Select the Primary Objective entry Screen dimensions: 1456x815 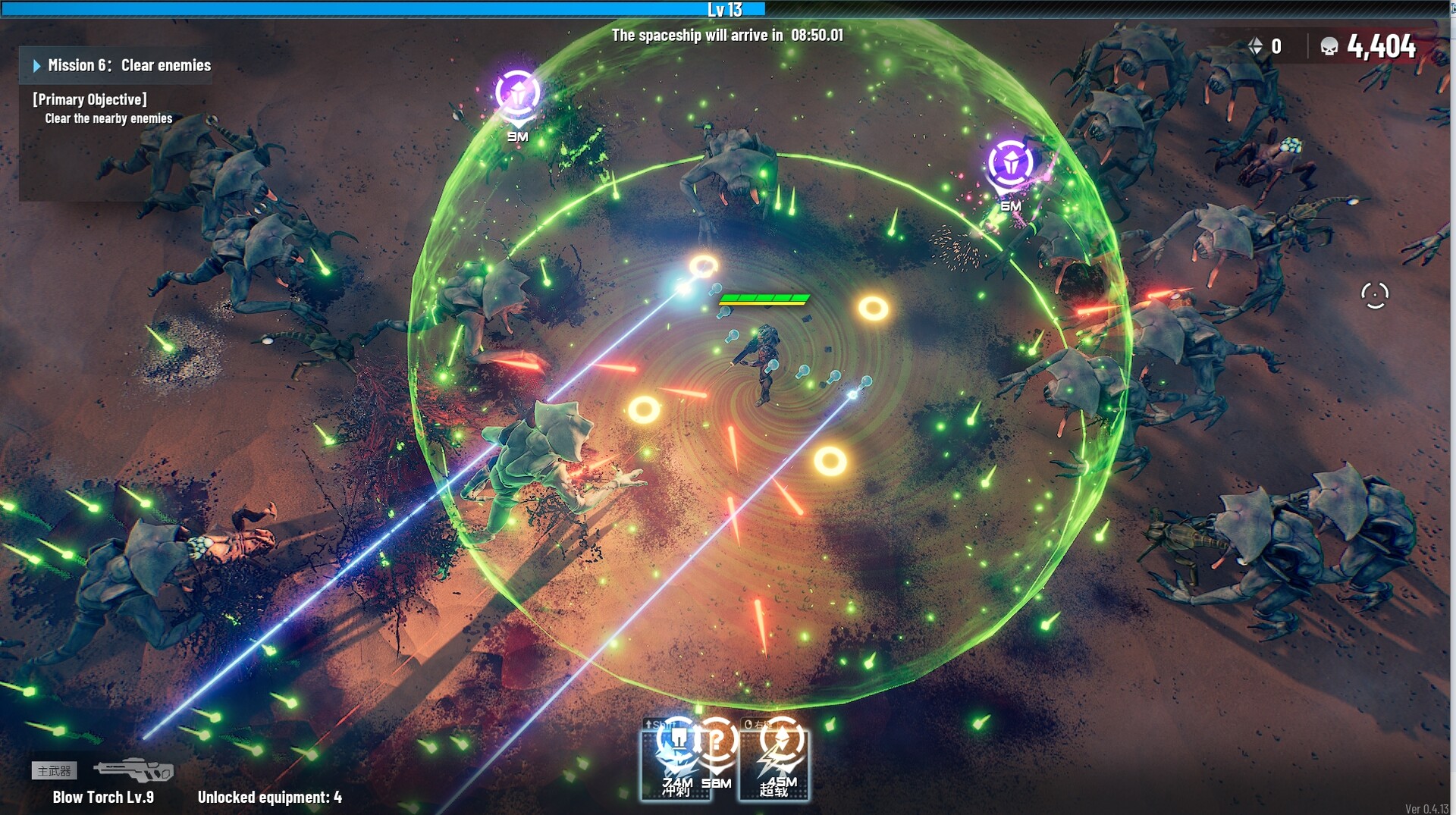click(89, 99)
